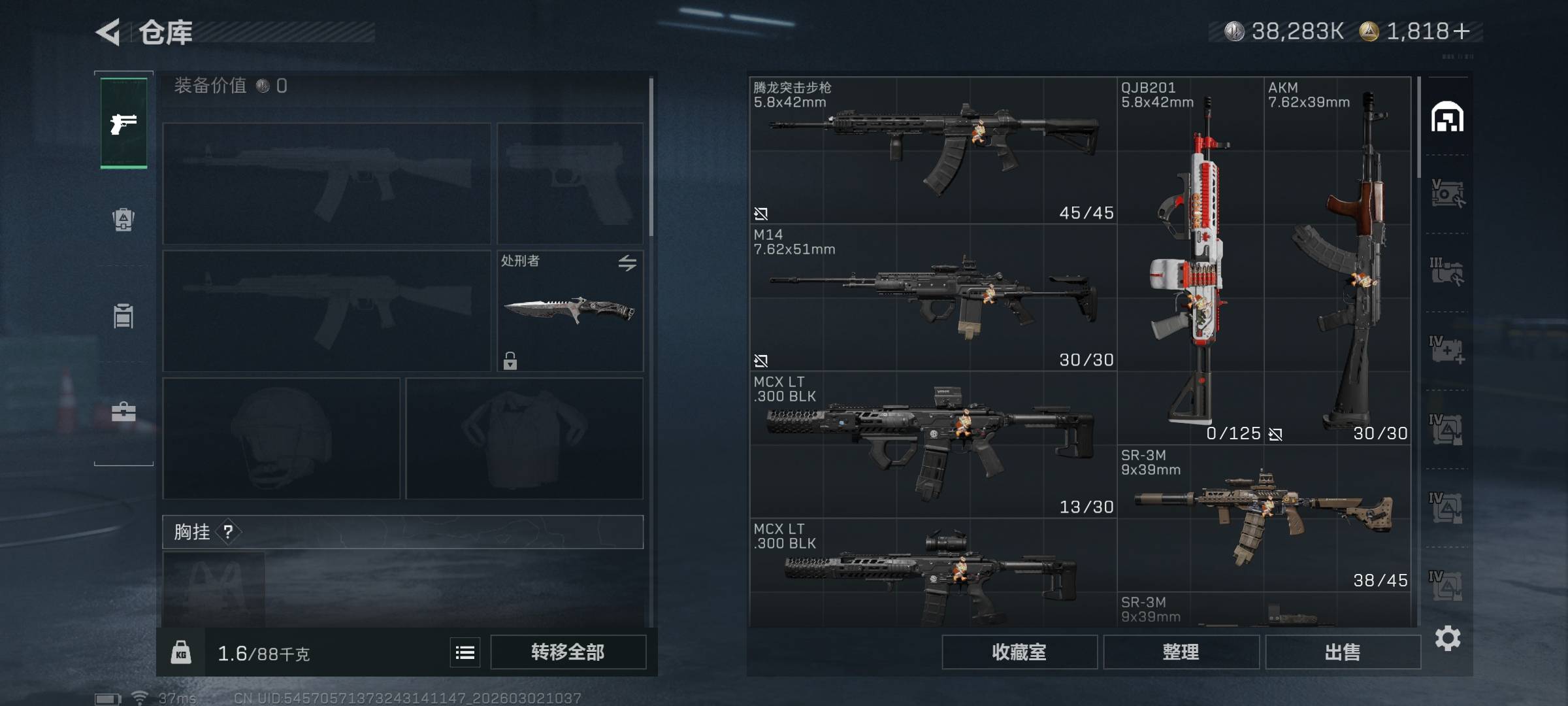Sort the stash with 整理
This screenshot has height=706, width=1568.
point(1181,652)
